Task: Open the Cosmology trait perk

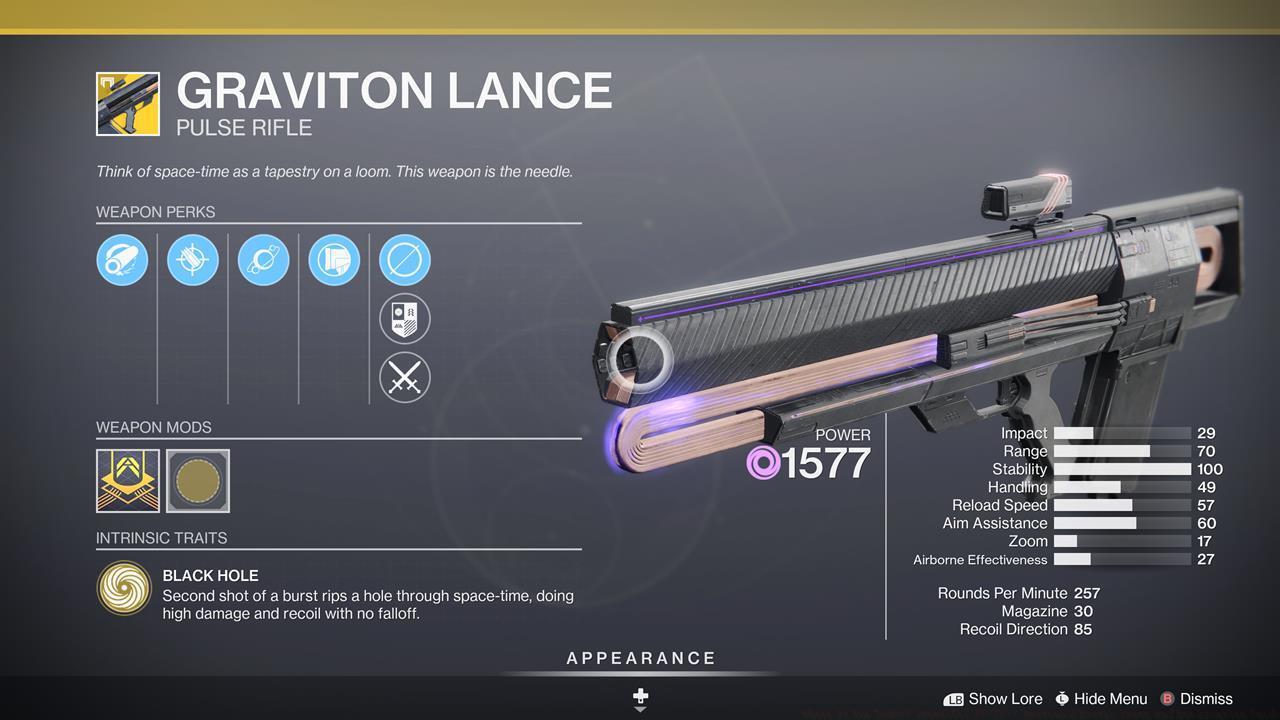Action: 263,260
